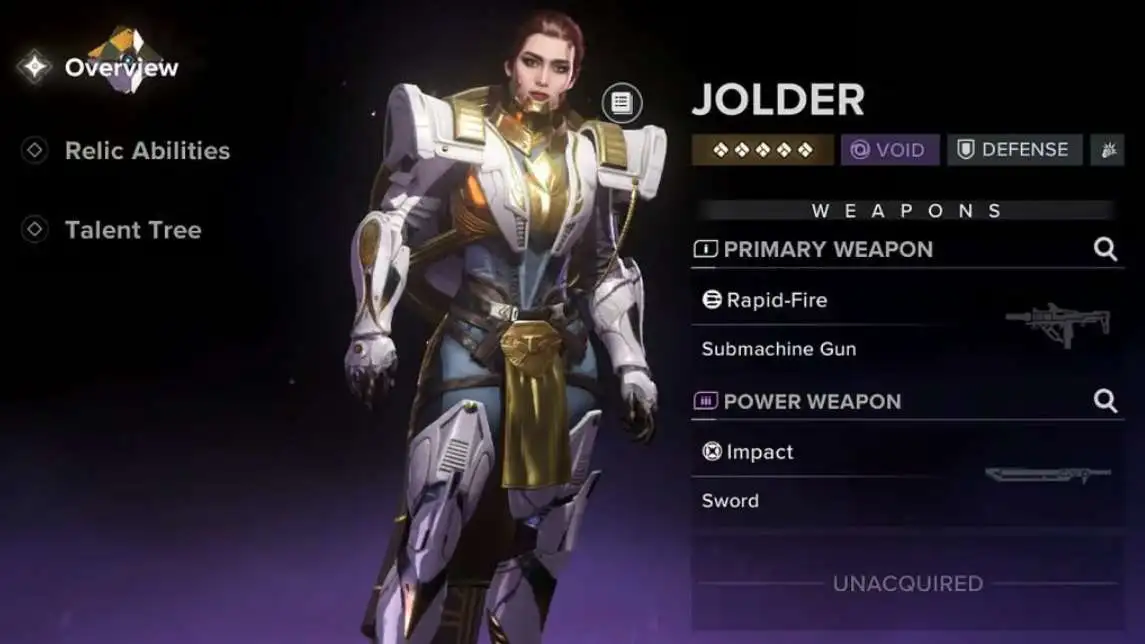1145x644 pixels.
Task: Open the small icon right of Defense
Action: [x=1107, y=150]
